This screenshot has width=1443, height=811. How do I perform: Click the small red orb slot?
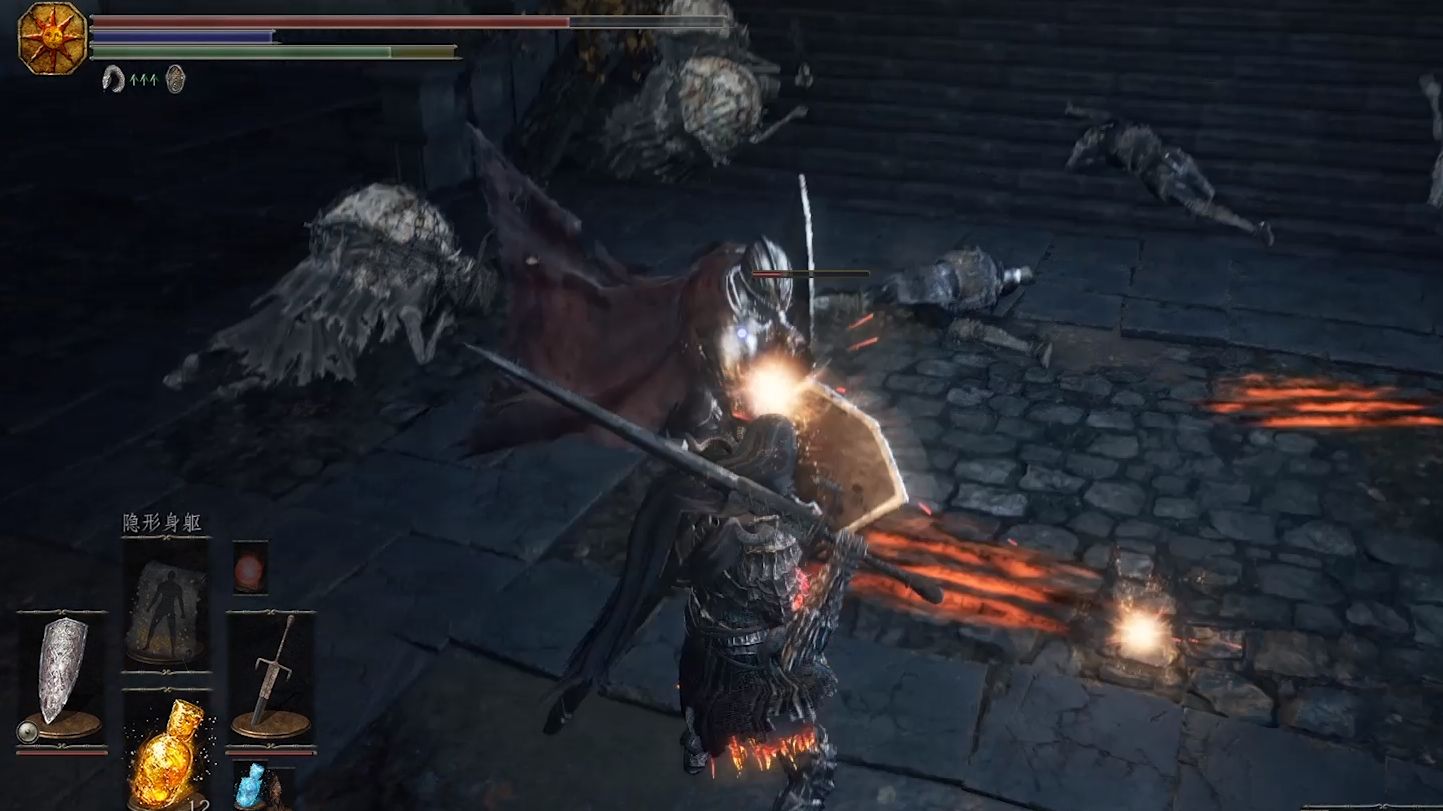(x=249, y=566)
